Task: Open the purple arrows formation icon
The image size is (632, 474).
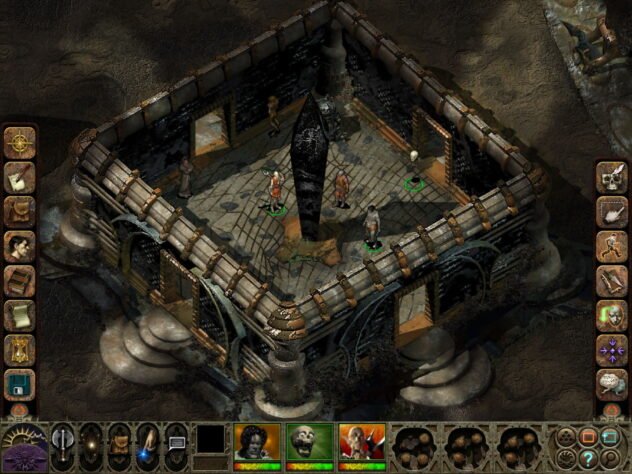Action: coord(611,349)
